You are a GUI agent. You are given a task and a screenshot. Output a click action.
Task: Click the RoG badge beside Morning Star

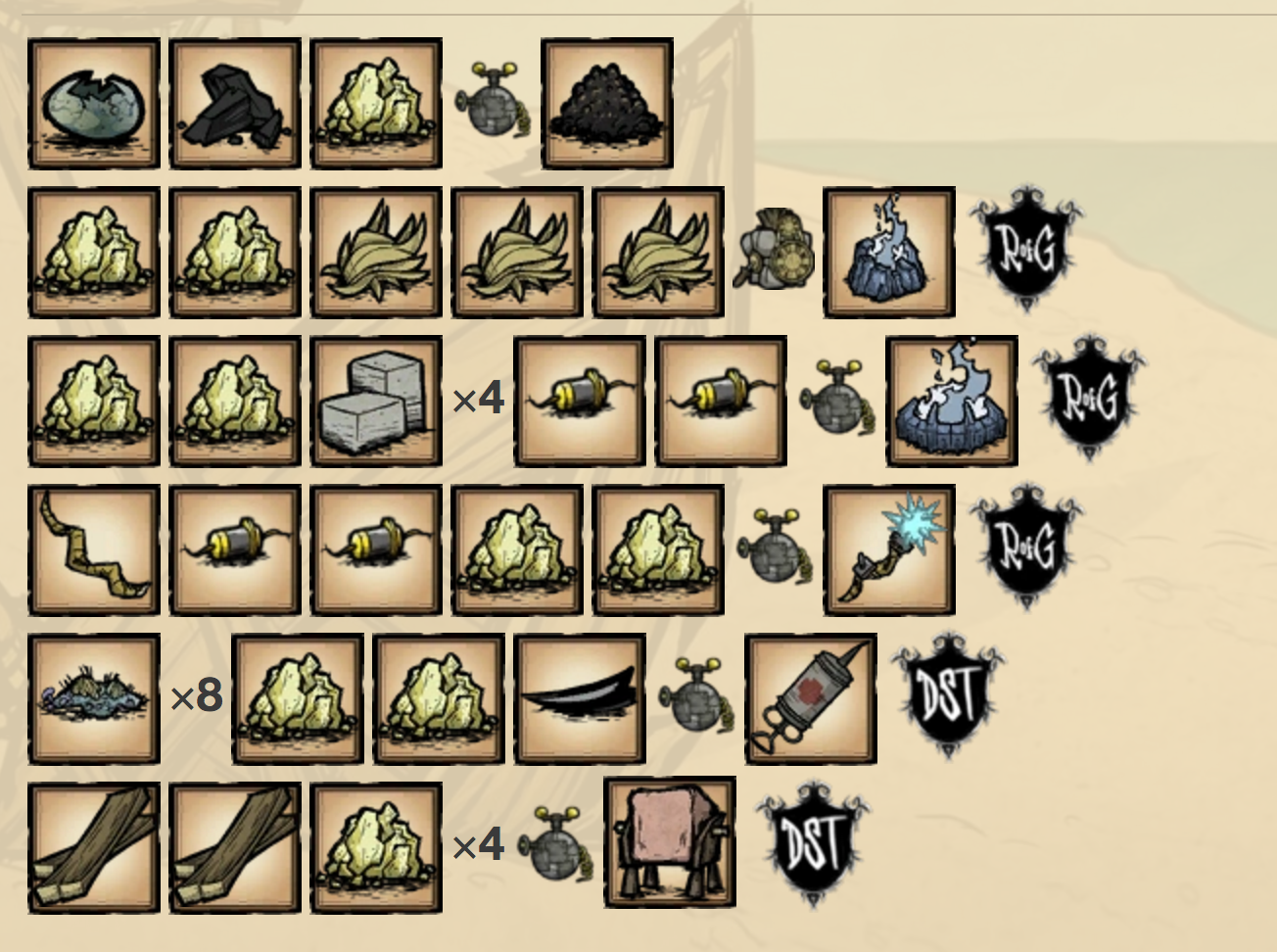coord(1025,547)
